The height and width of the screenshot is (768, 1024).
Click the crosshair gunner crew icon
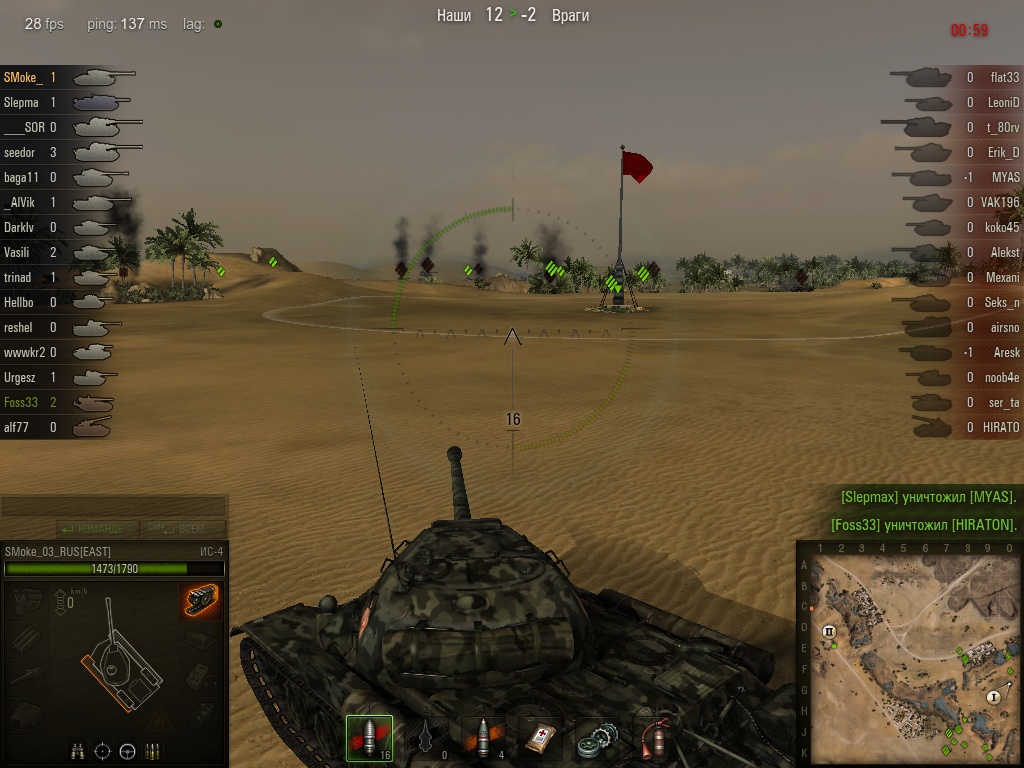(103, 750)
